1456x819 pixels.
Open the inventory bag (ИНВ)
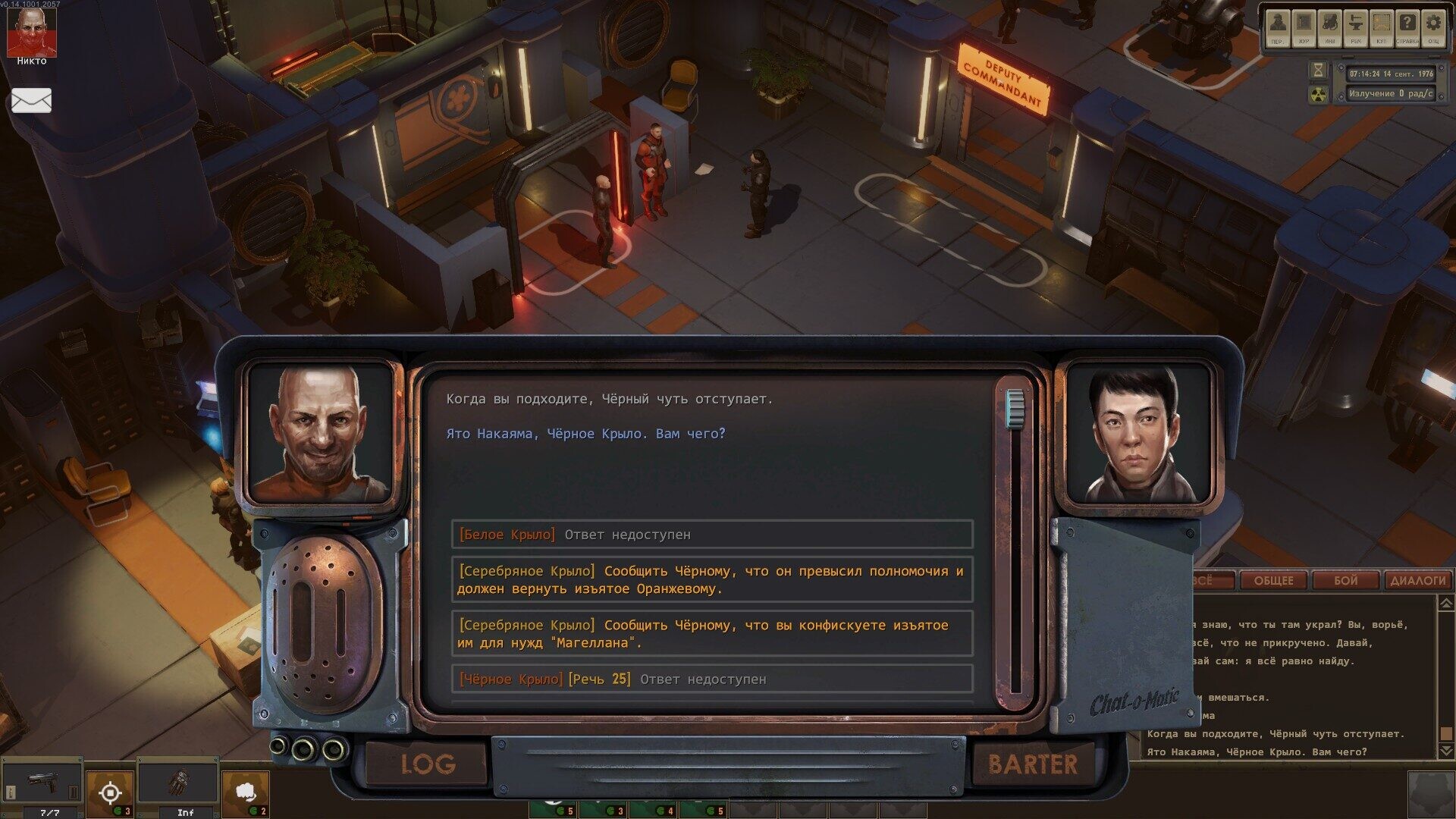pos(1329,27)
